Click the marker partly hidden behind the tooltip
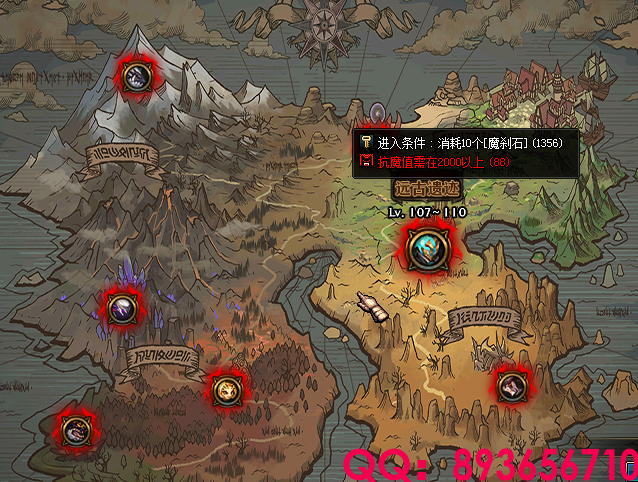This screenshot has height=482, width=638. click(x=378, y=111)
